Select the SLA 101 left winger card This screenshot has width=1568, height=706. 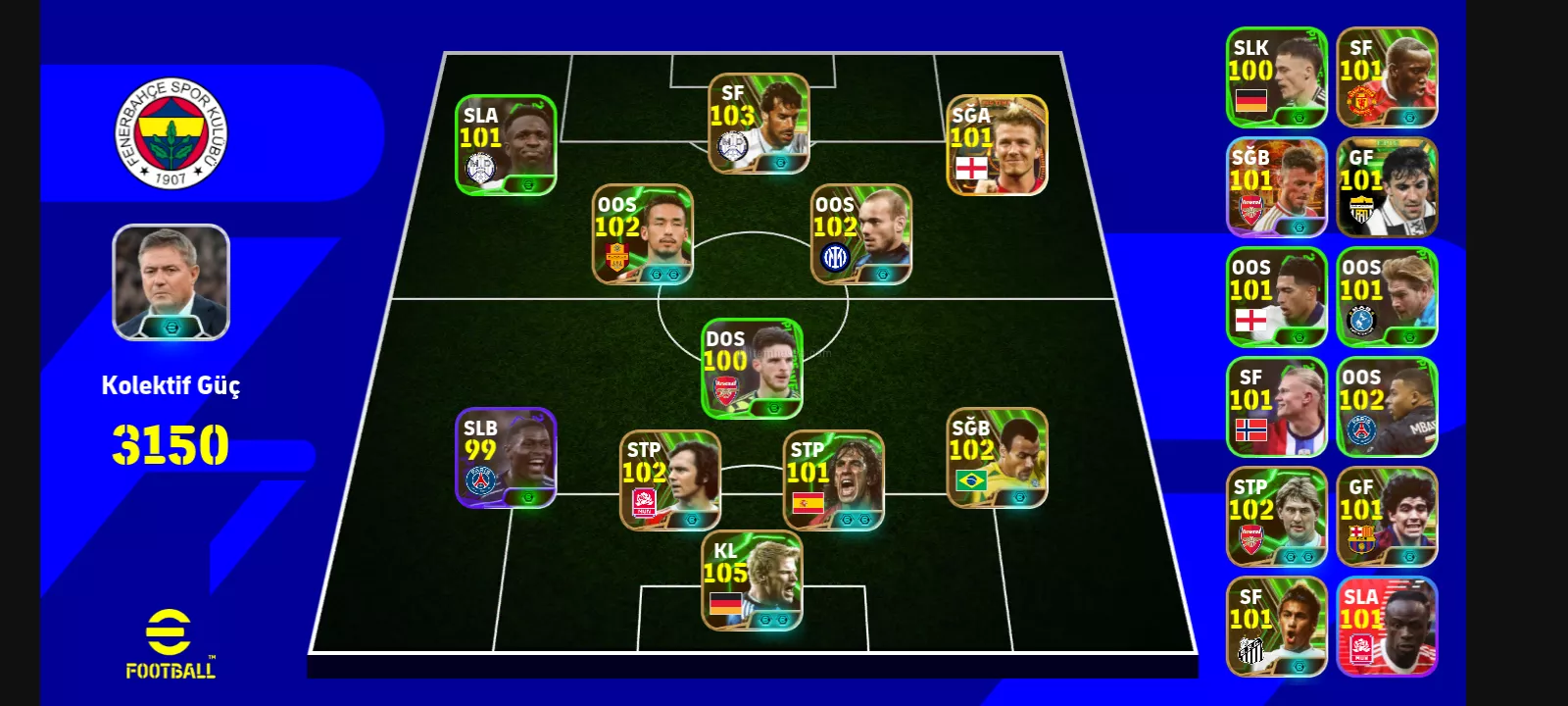pyautogui.click(x=506, y=145)
